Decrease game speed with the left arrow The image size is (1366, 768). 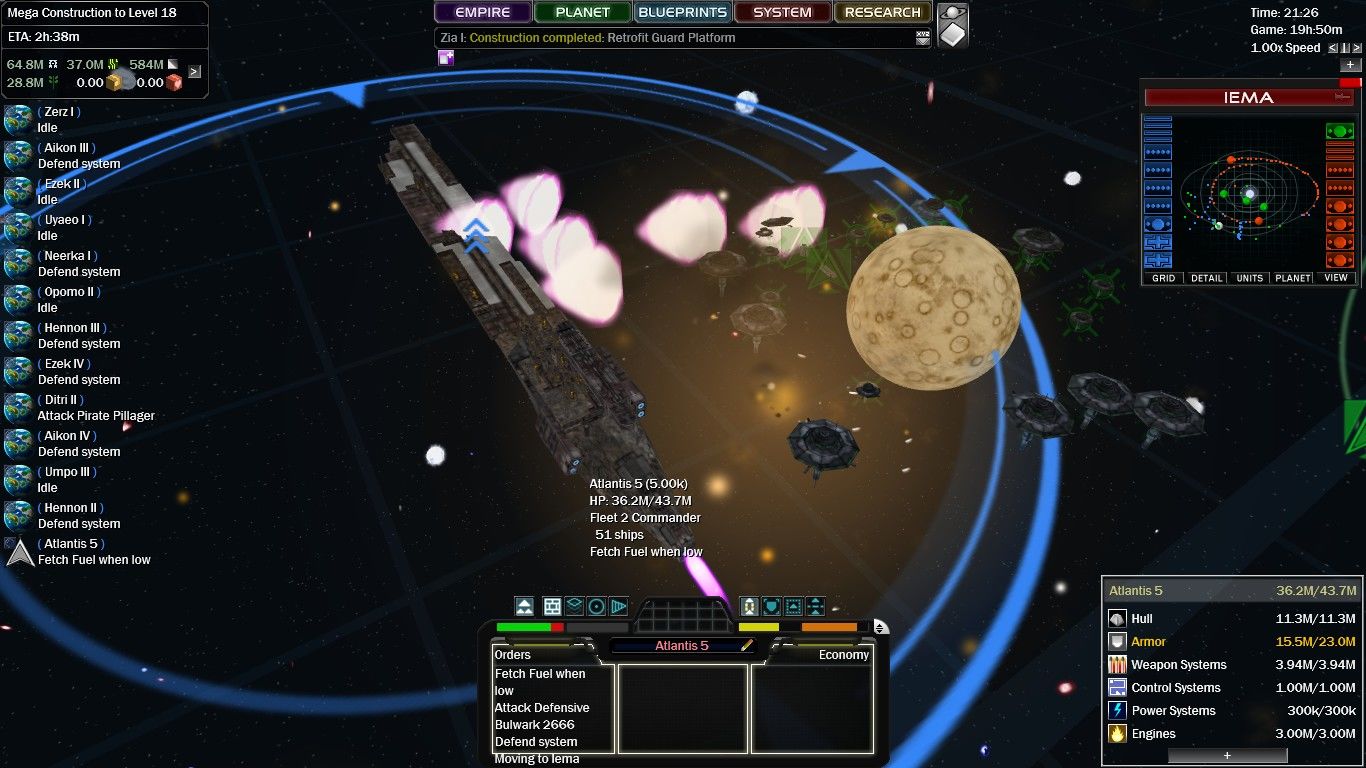click(1333, 48)
